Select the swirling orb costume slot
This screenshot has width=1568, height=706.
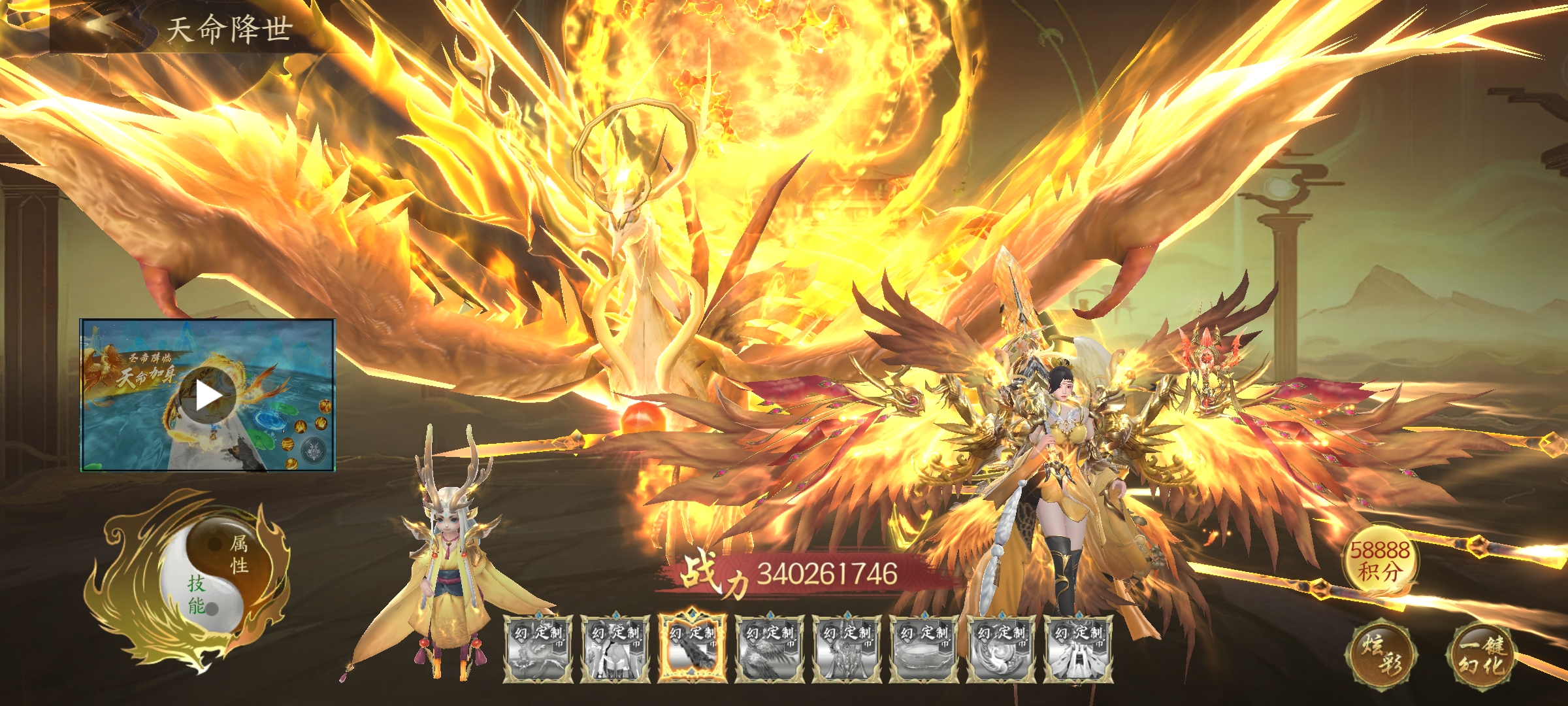tap(1001, 648)
